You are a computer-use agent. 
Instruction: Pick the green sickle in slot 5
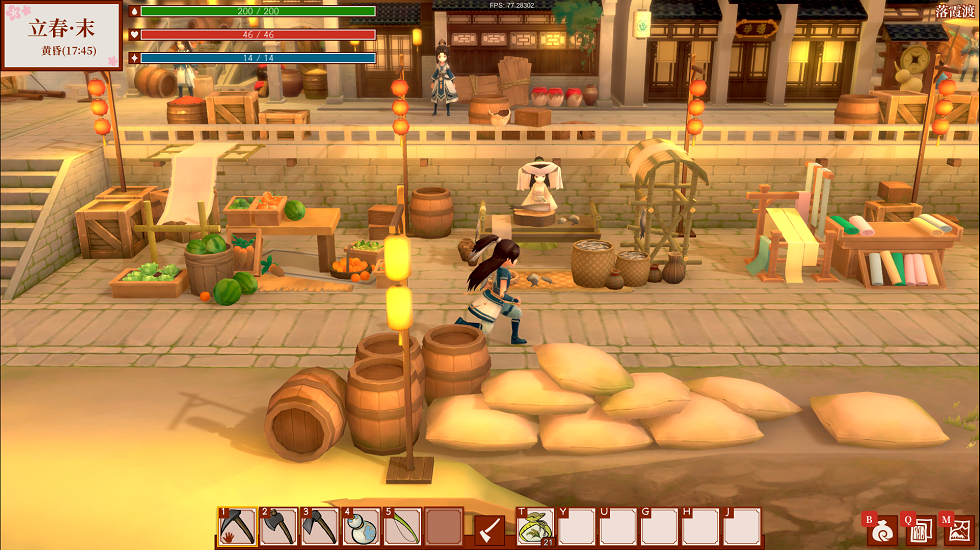(402, 527)
